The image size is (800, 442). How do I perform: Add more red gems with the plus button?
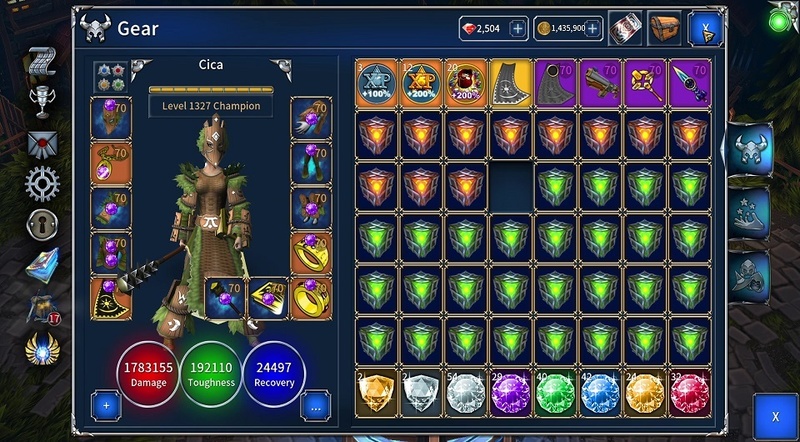coord(518,29)
